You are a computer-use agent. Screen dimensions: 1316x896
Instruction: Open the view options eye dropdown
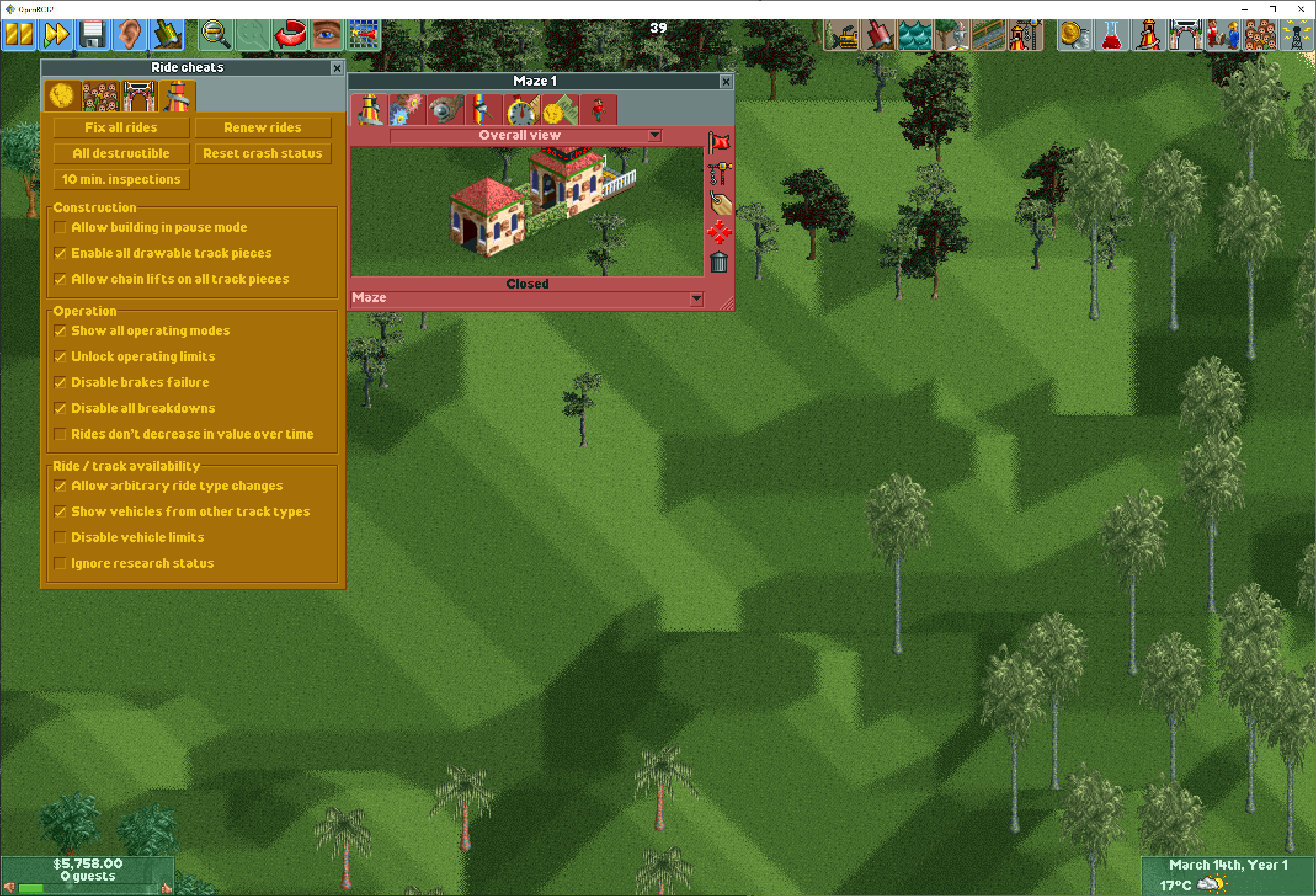[x=326, y=35]
